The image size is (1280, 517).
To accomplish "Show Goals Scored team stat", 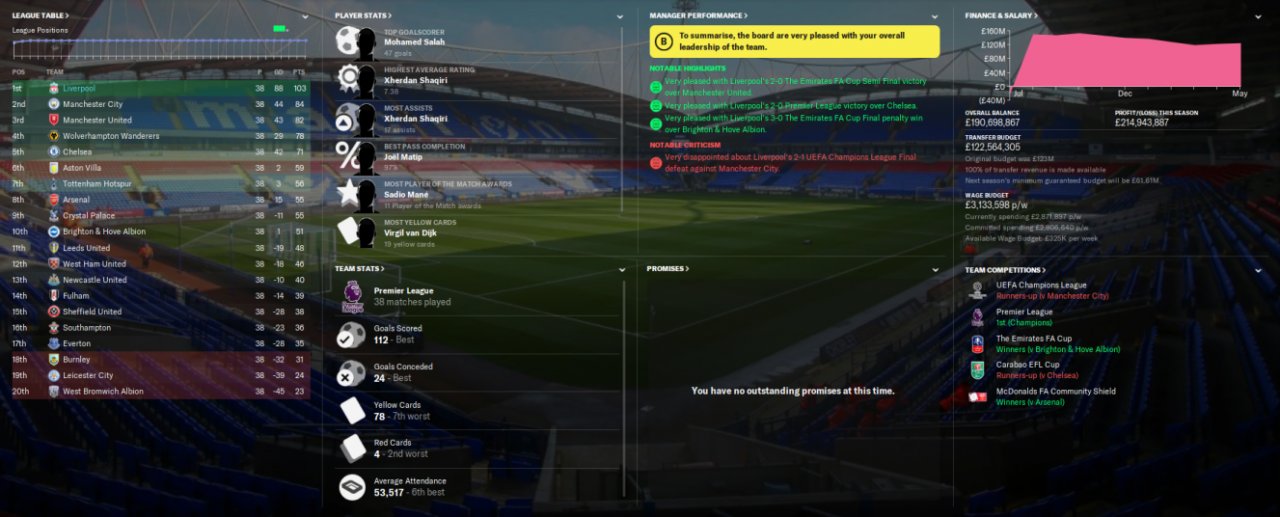I will tap(398, 333).
